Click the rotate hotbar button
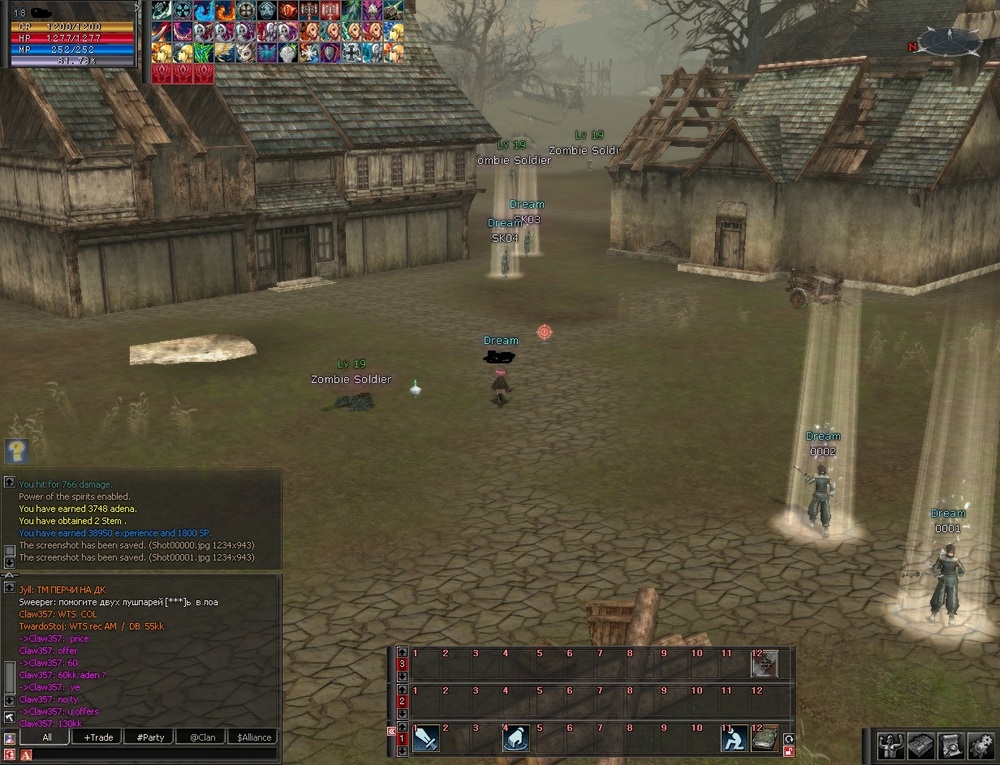The width and height of the screenshot is (1000, 765). [x=789, y=738]
